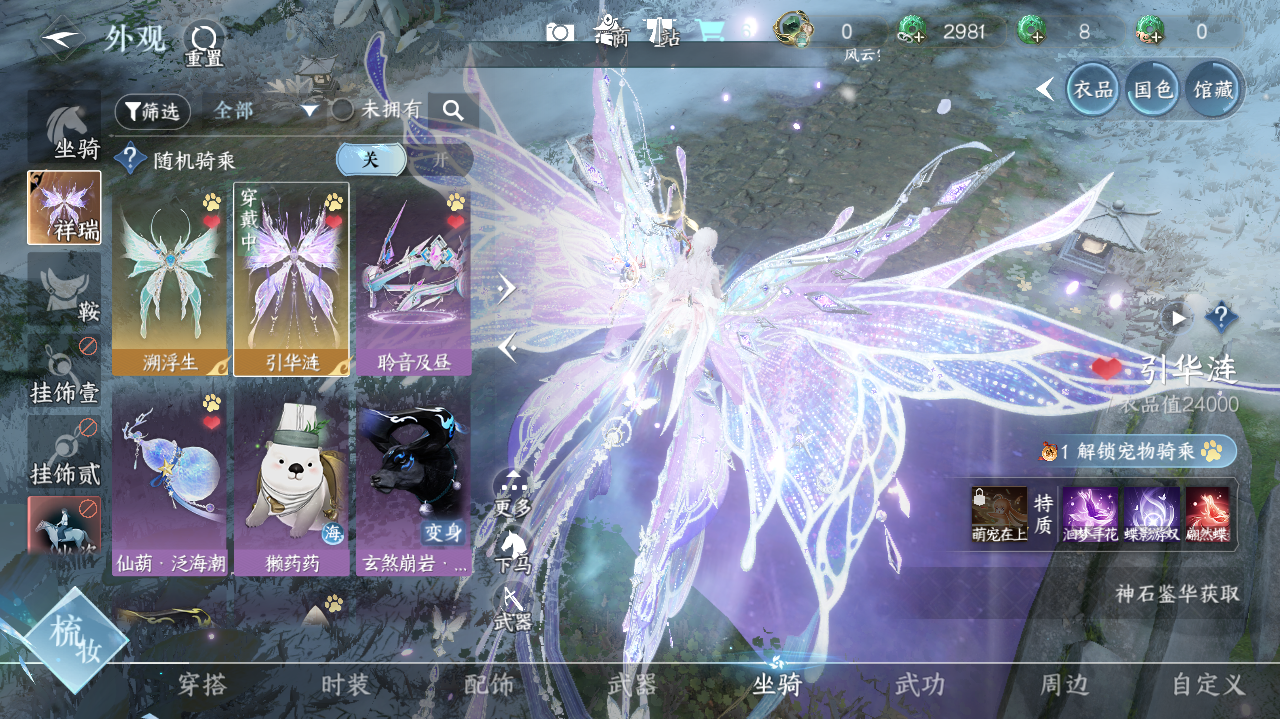Go back with the arrow button
The image size is (1280, 719).
tap(62, 38)
